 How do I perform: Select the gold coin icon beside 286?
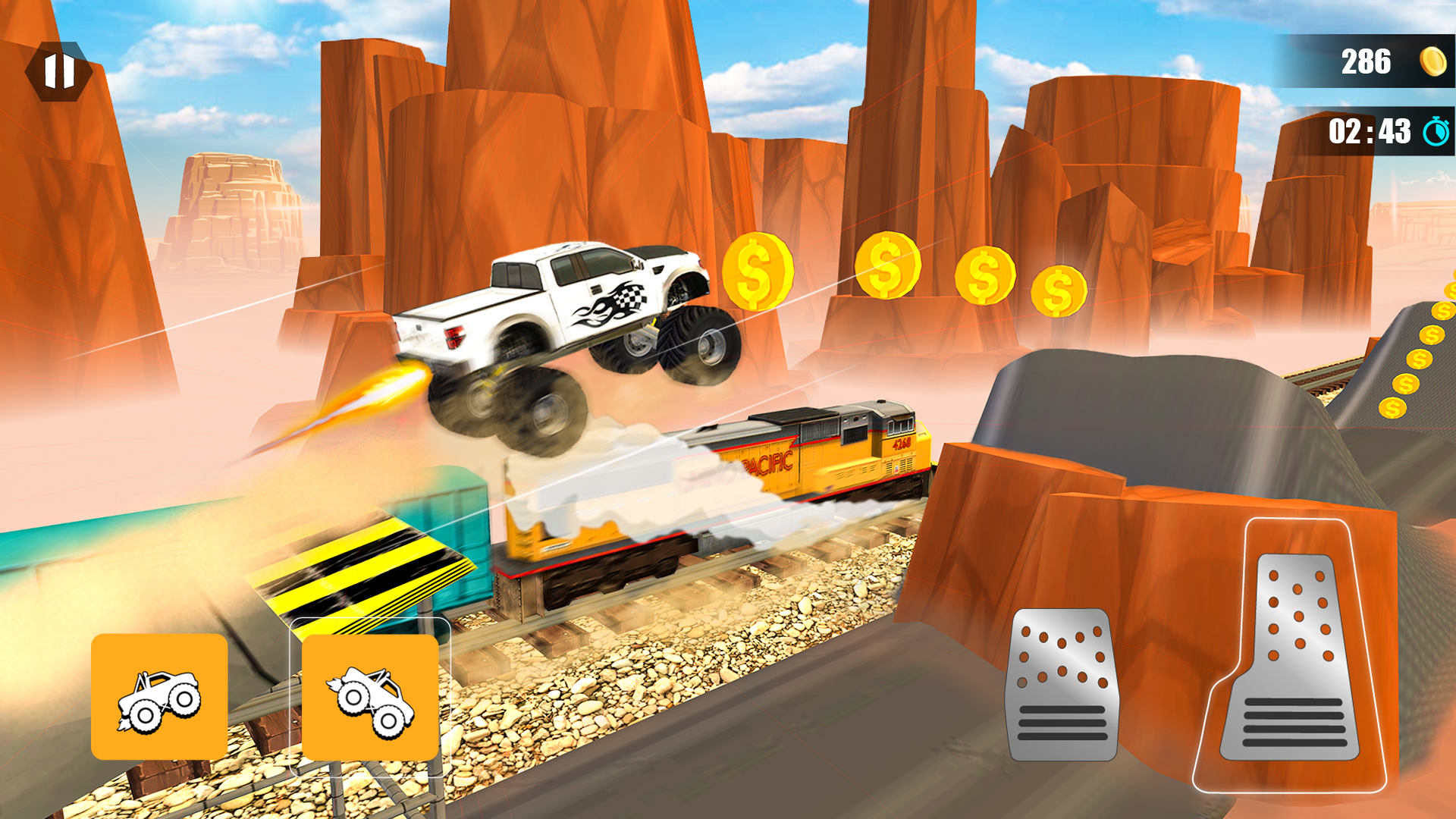tap(1432, 62)
